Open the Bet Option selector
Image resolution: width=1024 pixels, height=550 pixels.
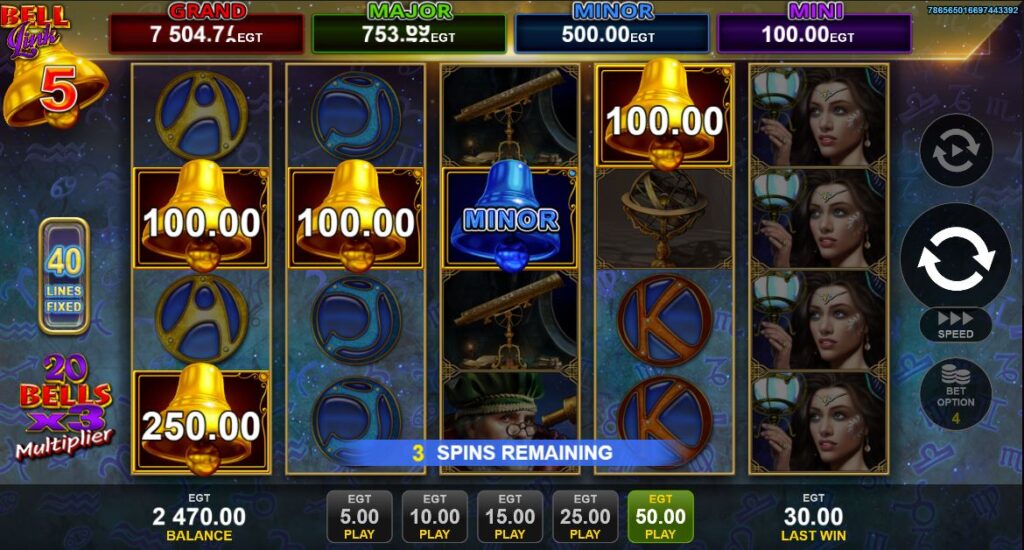(955, 395)
